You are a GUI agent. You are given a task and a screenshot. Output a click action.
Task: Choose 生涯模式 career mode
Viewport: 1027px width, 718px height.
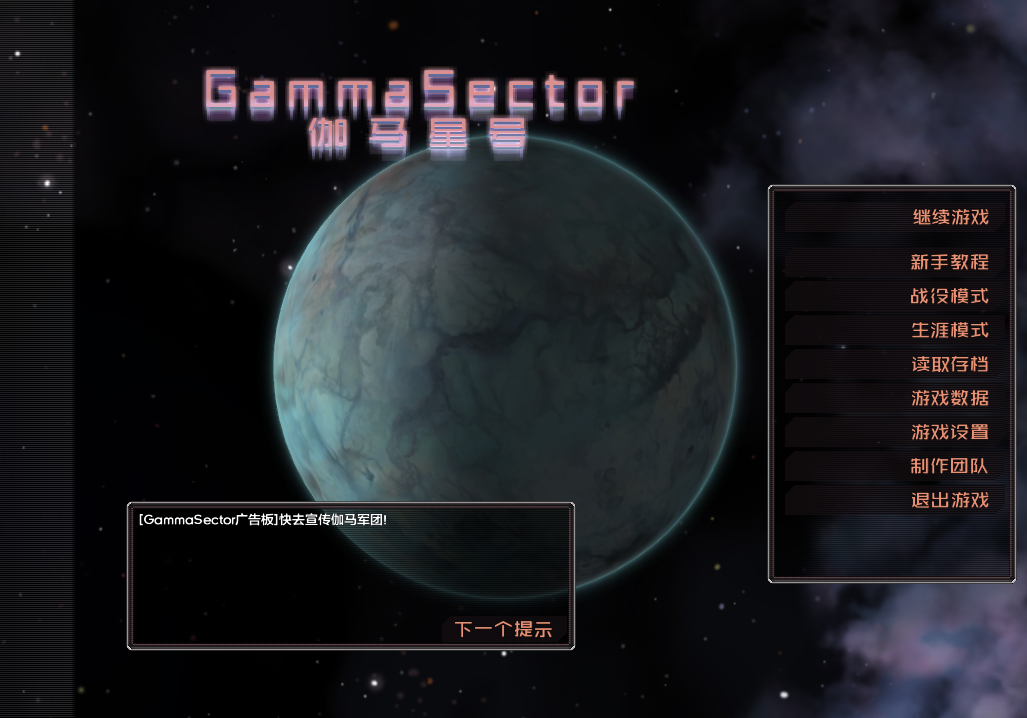coord(949,330)
